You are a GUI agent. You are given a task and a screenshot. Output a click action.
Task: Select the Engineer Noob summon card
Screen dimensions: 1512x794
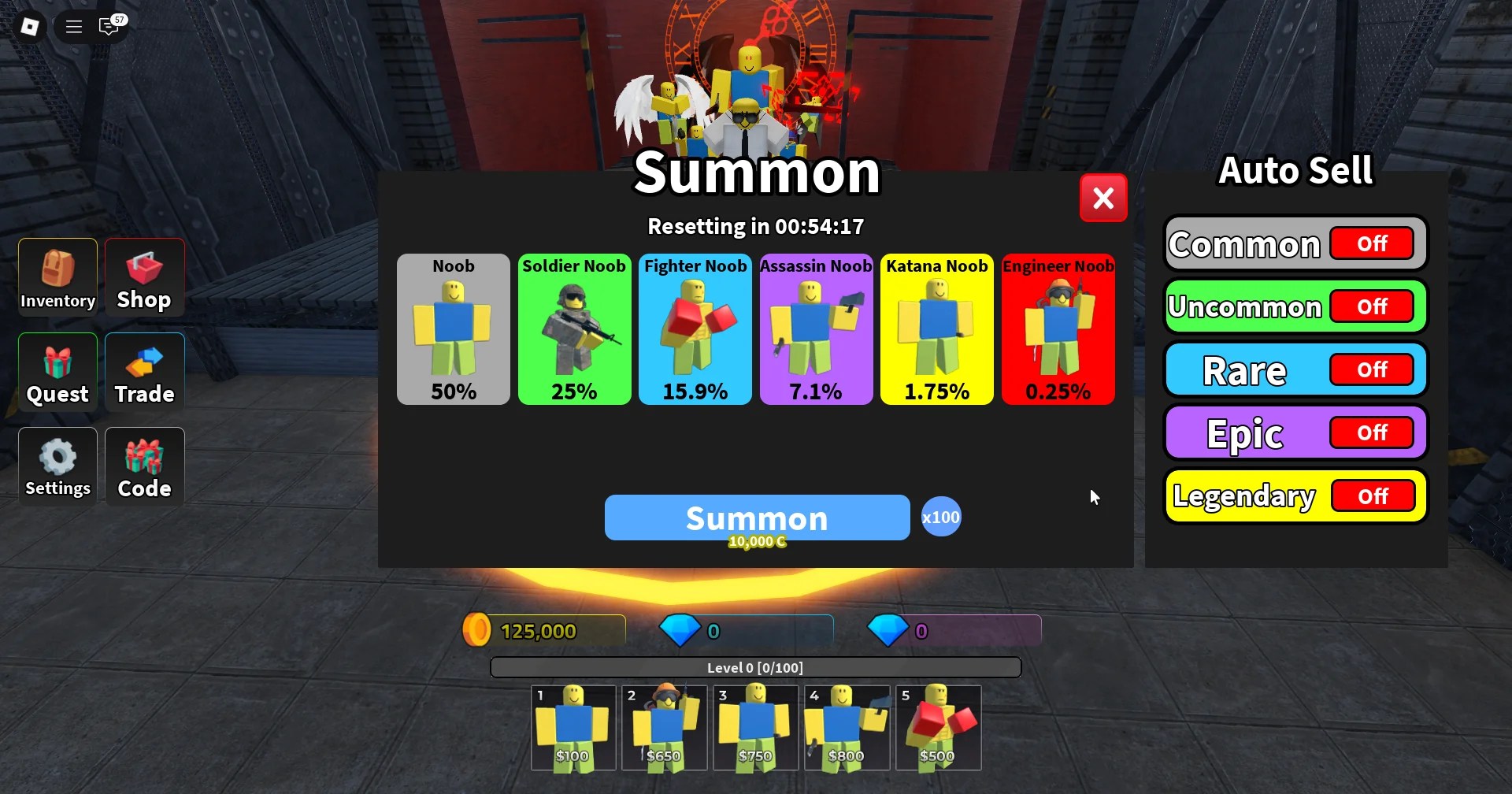[x=1058, y=329]
